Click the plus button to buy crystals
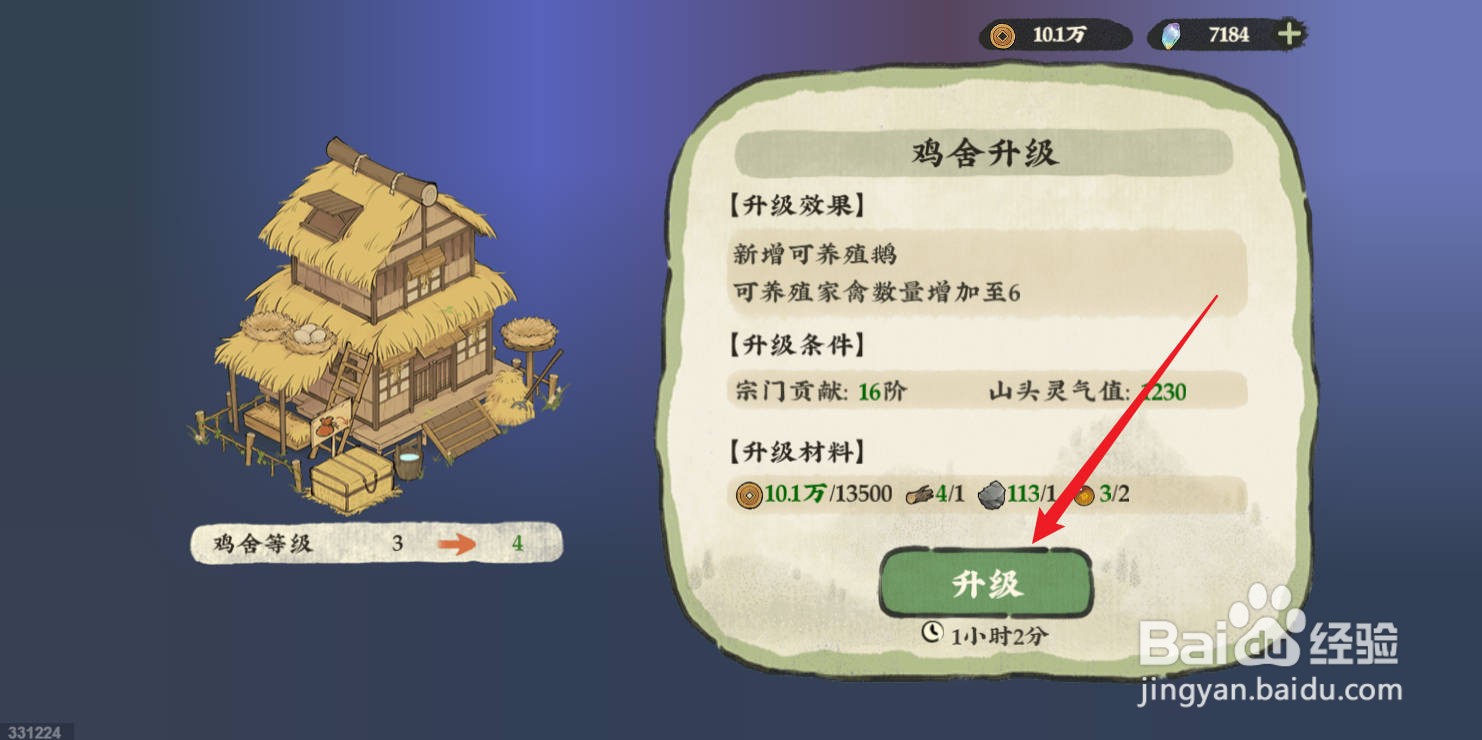Screen dimensions: 1482x740 tap(1288, 33)
